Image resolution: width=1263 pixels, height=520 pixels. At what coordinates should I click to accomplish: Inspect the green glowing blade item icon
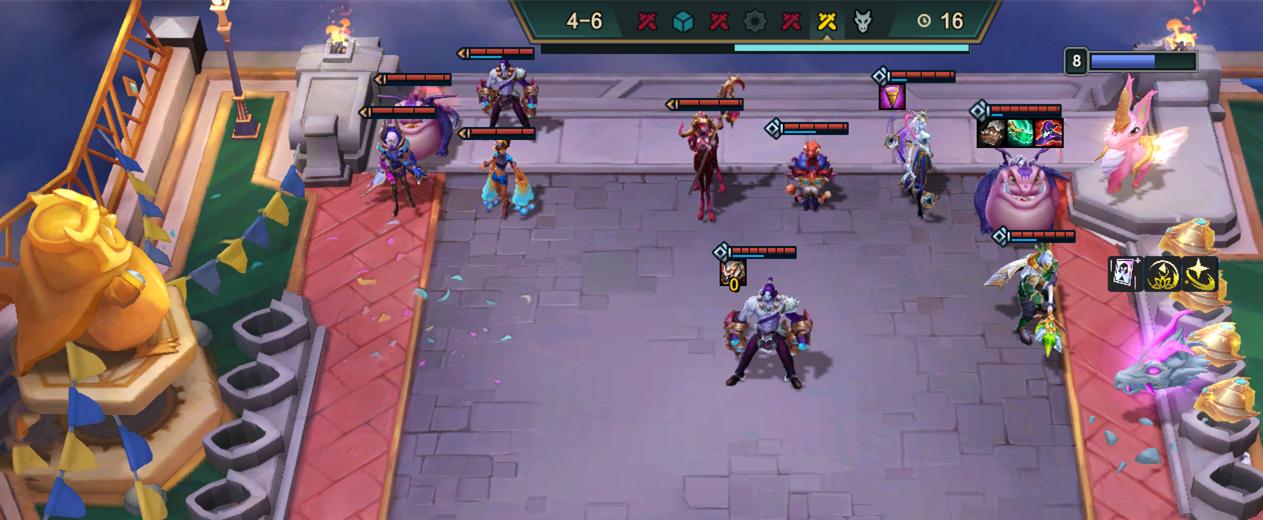[1020, 133]
